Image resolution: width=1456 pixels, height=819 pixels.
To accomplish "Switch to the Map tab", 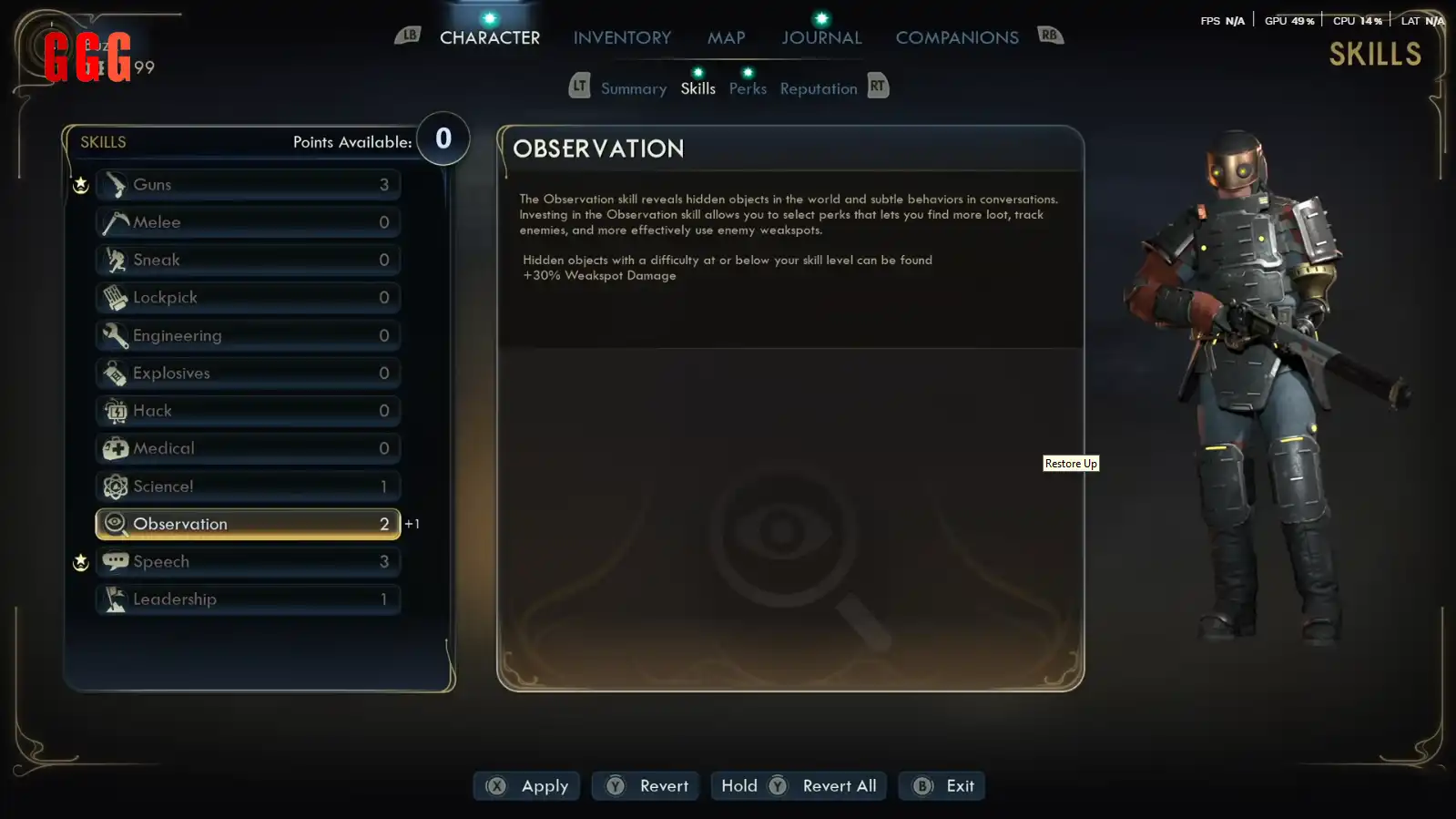I will (x=726, y=37).
